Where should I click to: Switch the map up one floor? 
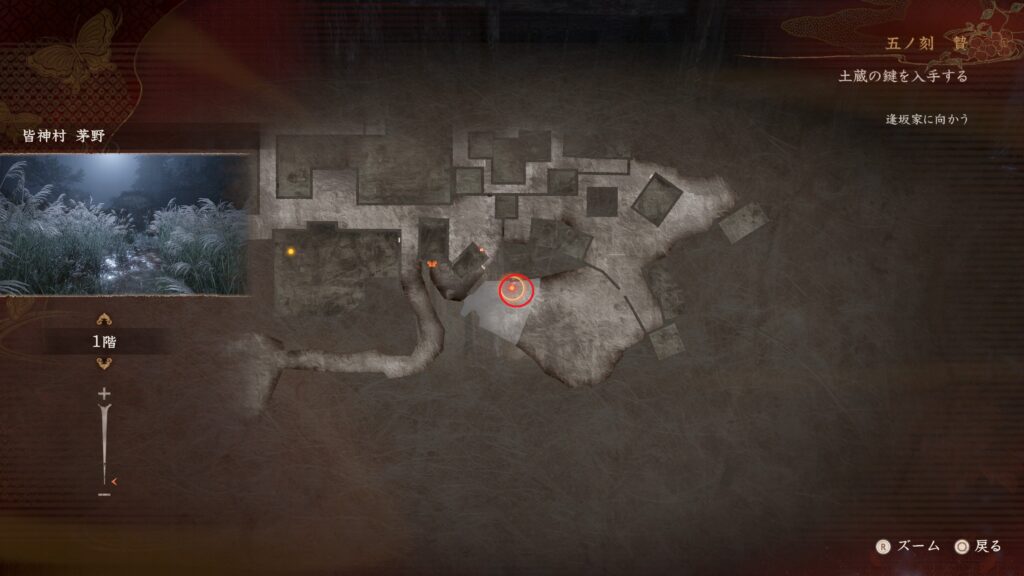(x=103, y=319)
